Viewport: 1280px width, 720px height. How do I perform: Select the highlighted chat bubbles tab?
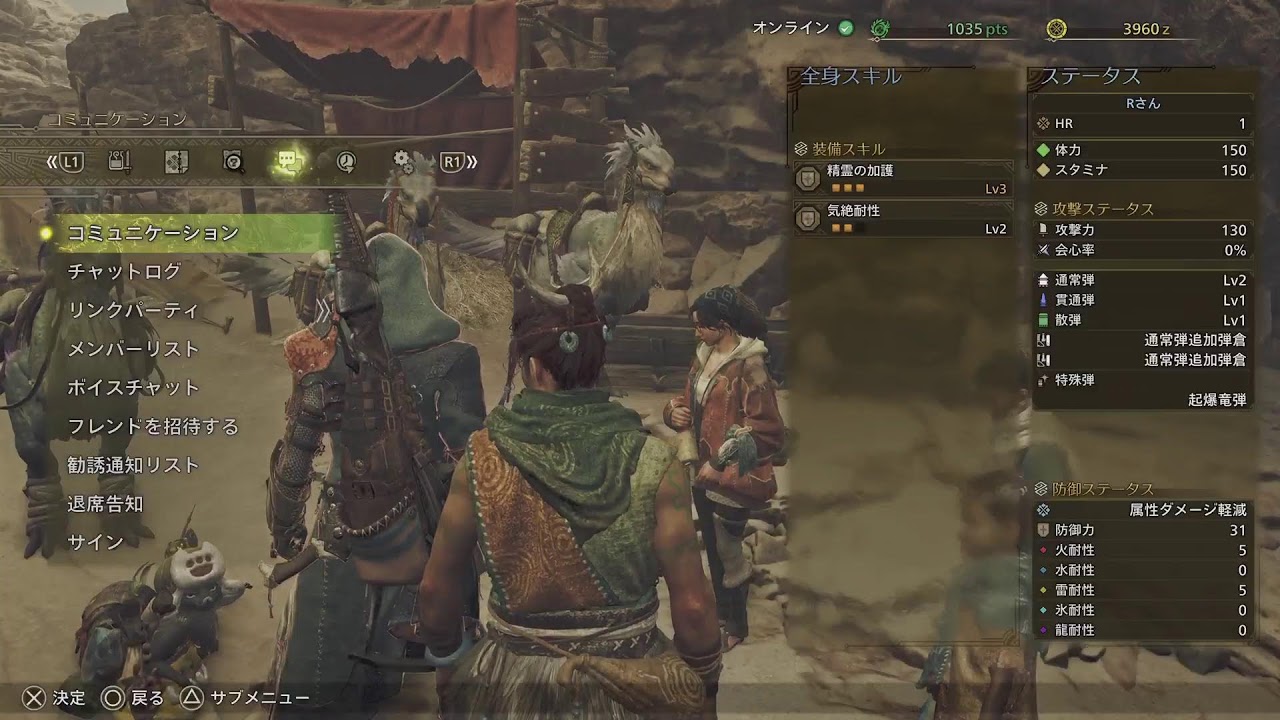click(289, 161)
